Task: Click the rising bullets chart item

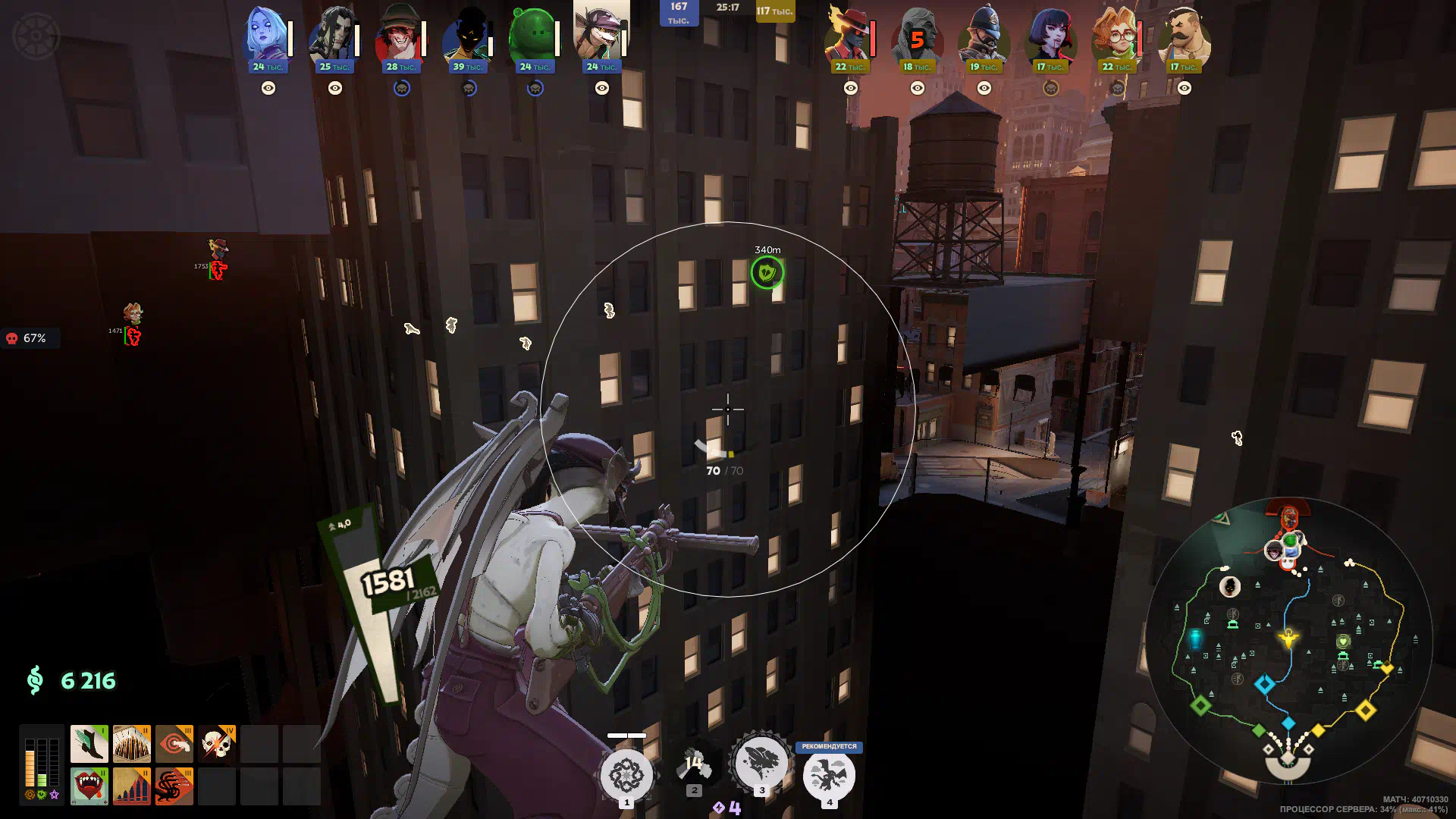Action: [132, 786]
